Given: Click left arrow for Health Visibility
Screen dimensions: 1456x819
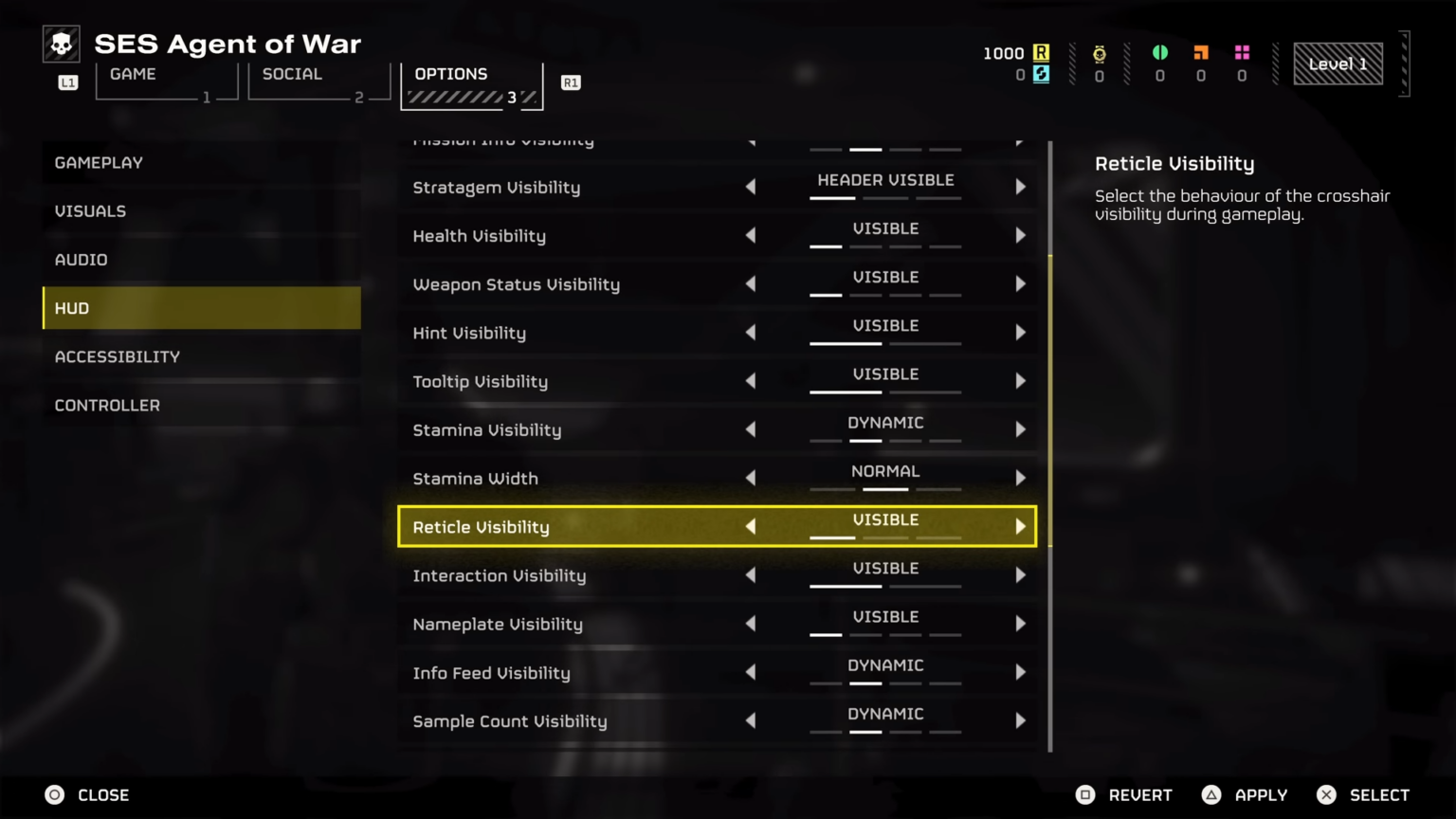Looking at the screenshot, I should coord(751,235).
